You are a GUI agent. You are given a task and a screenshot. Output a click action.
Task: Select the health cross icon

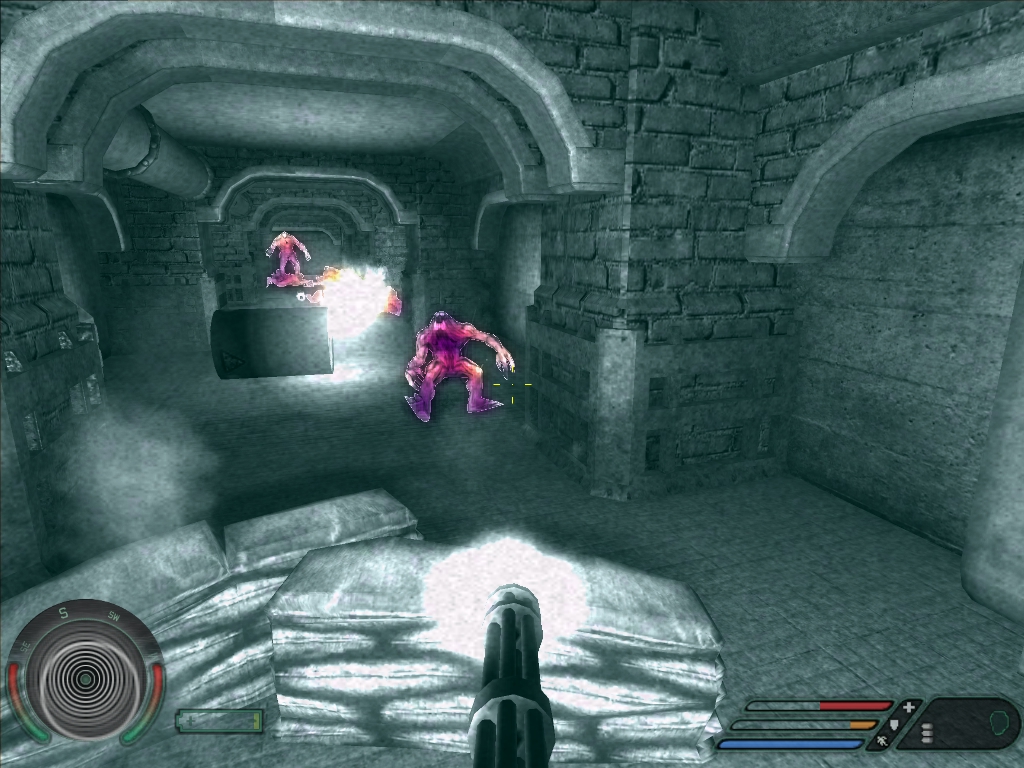click(x=908, y=707)
